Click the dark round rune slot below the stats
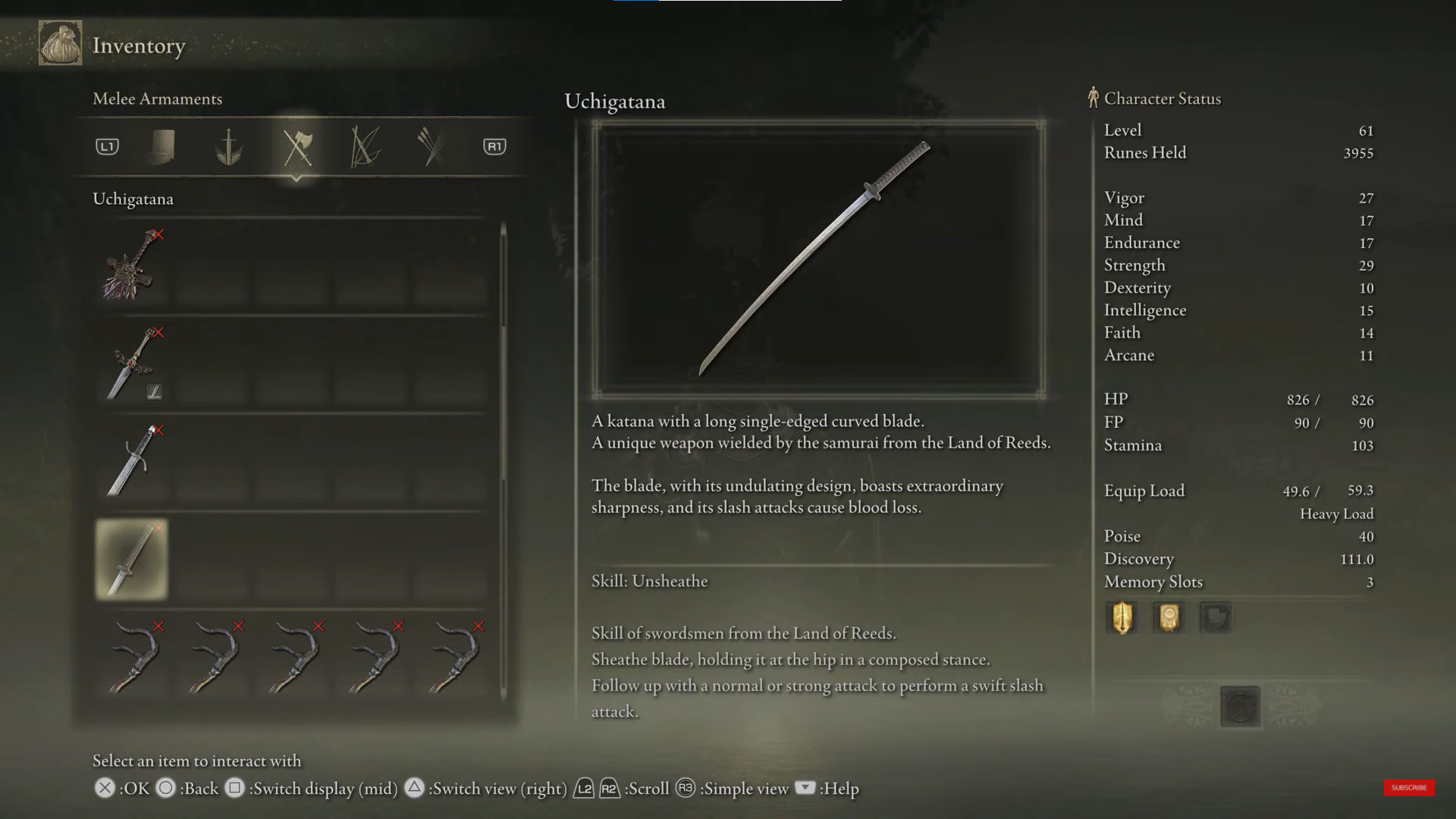This screenshot has width=1456, height=819. point(1240,707)
